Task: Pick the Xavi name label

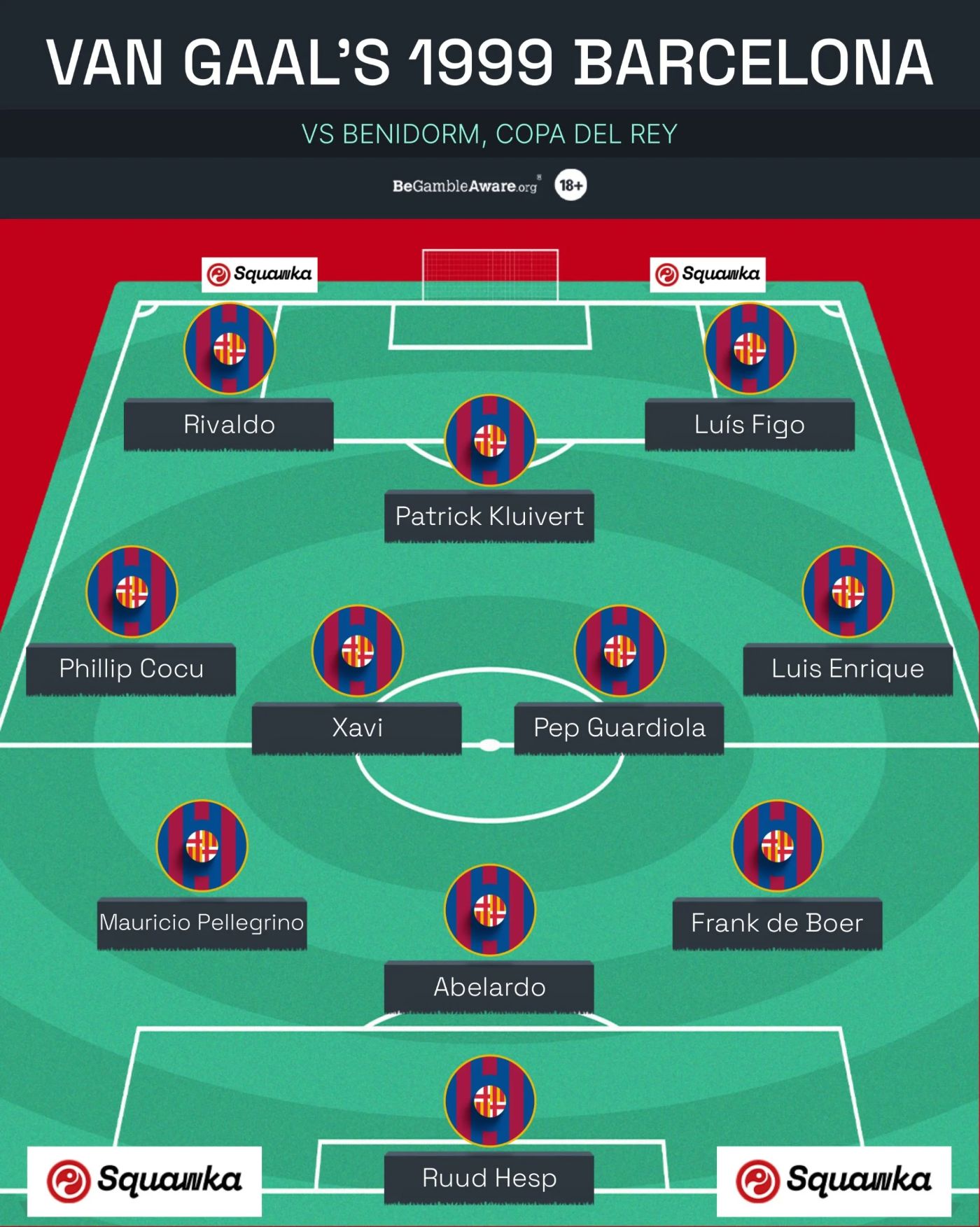Action: click(357, 728)
